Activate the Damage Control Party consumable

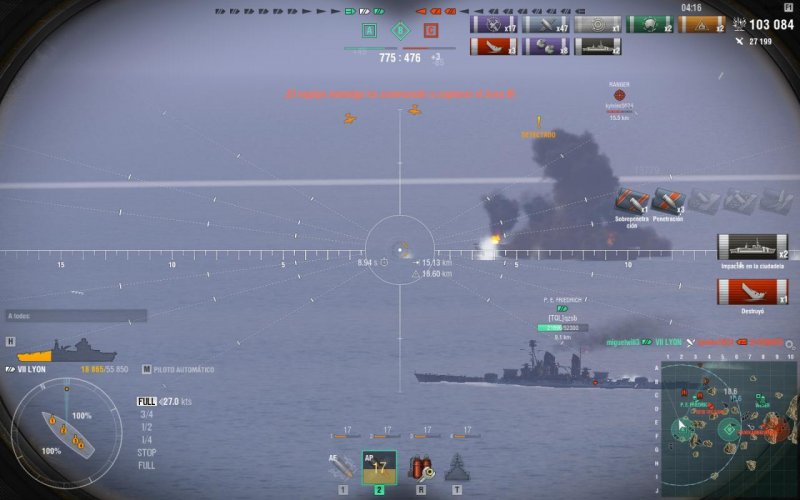pyautogui.click(x=419, y=467)
